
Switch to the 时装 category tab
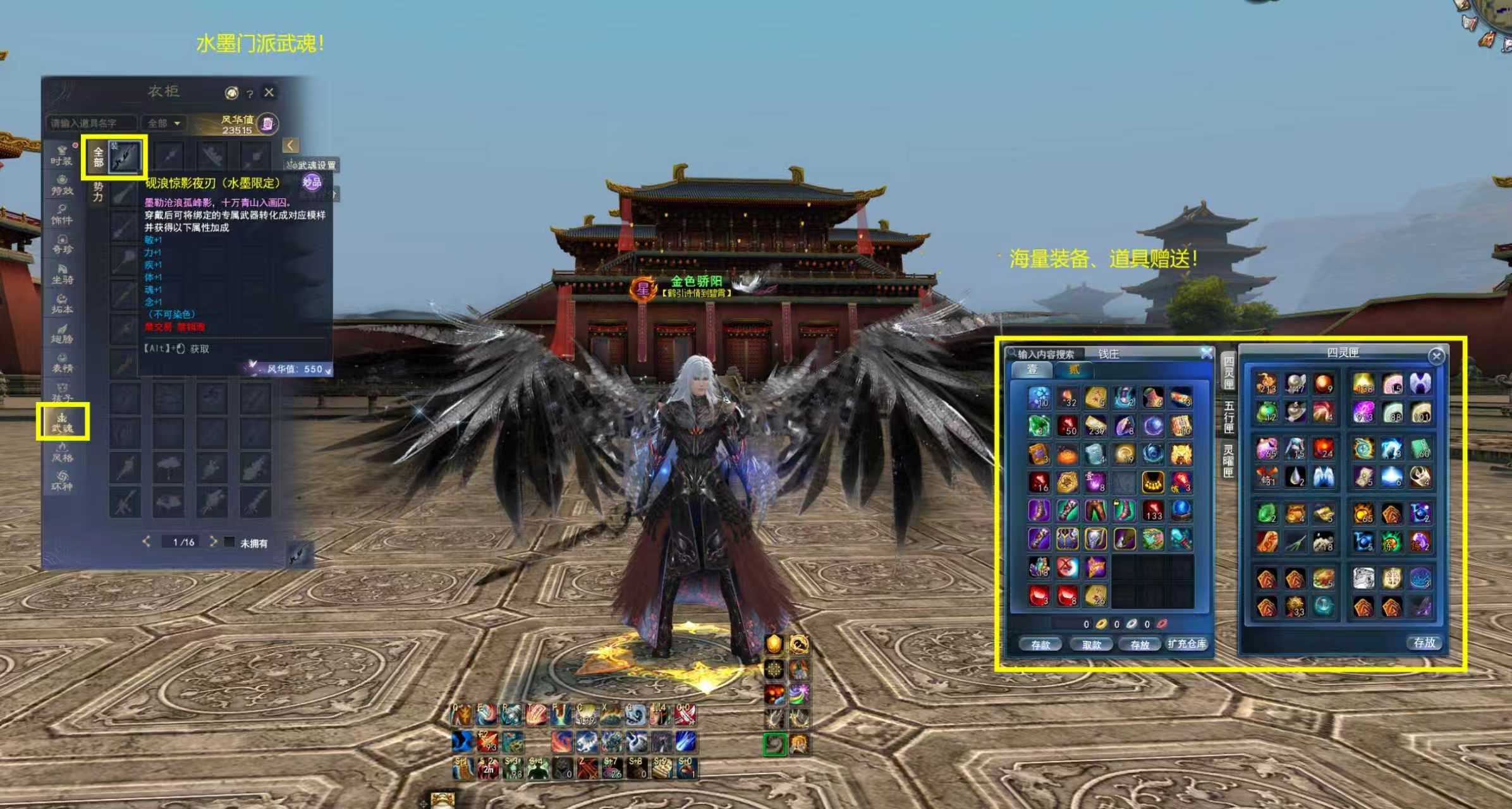[x=62, y=155]
